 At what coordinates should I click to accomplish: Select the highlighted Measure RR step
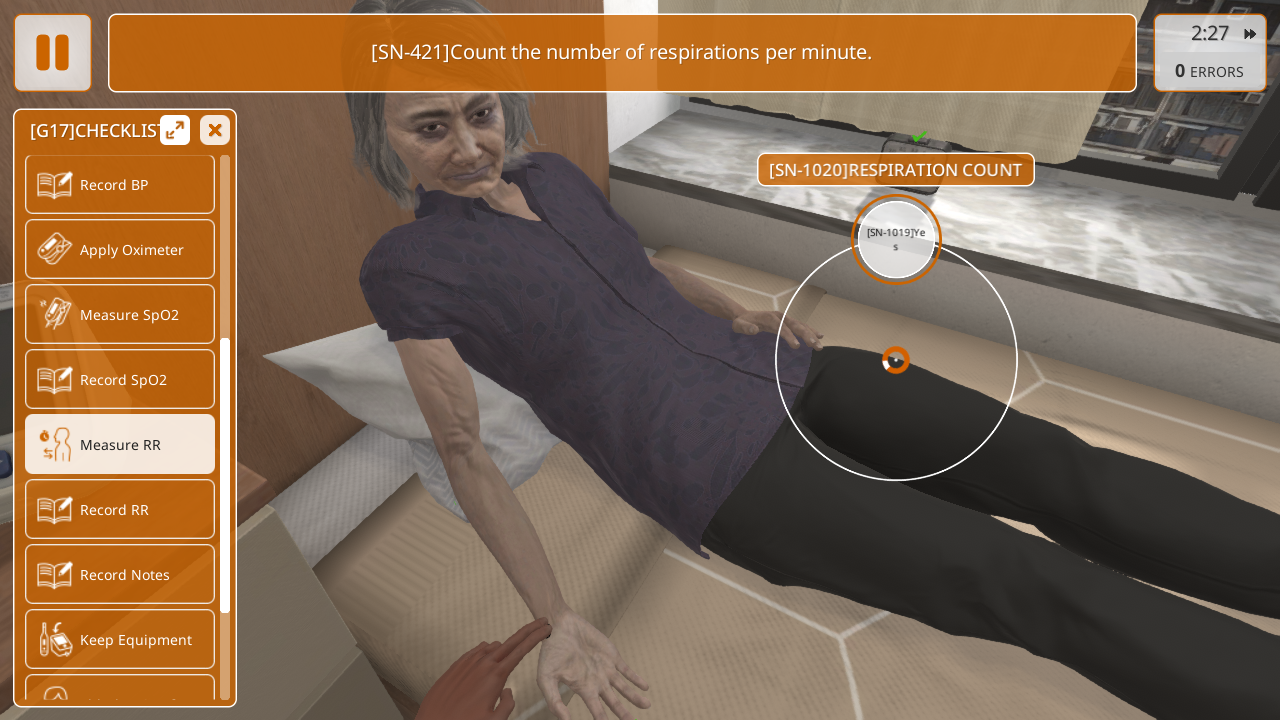tap(120, 444)
